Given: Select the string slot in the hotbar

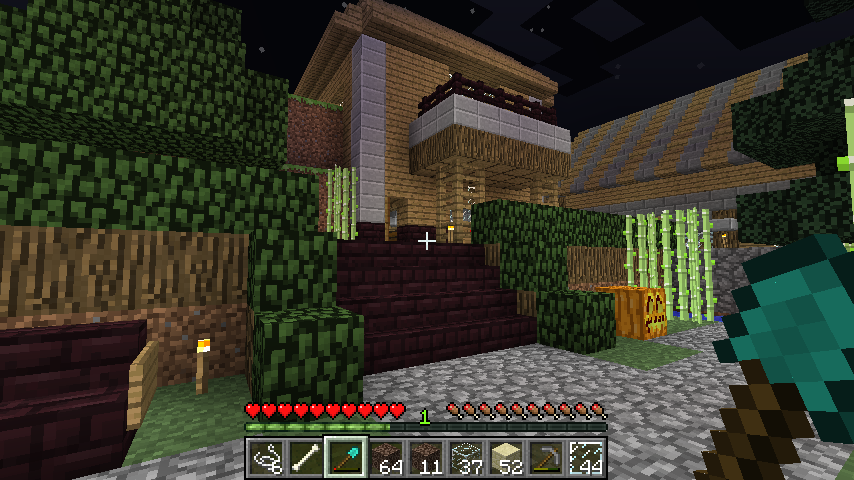Looking at the screenshot, I should point(266,458).
